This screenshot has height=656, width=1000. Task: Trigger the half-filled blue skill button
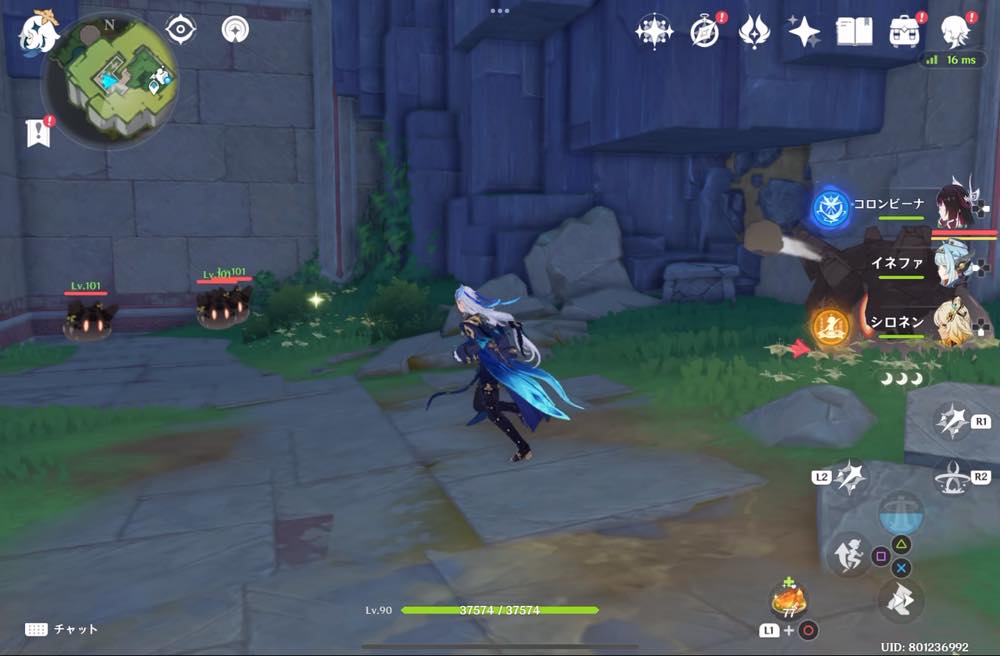coord(900,513)
